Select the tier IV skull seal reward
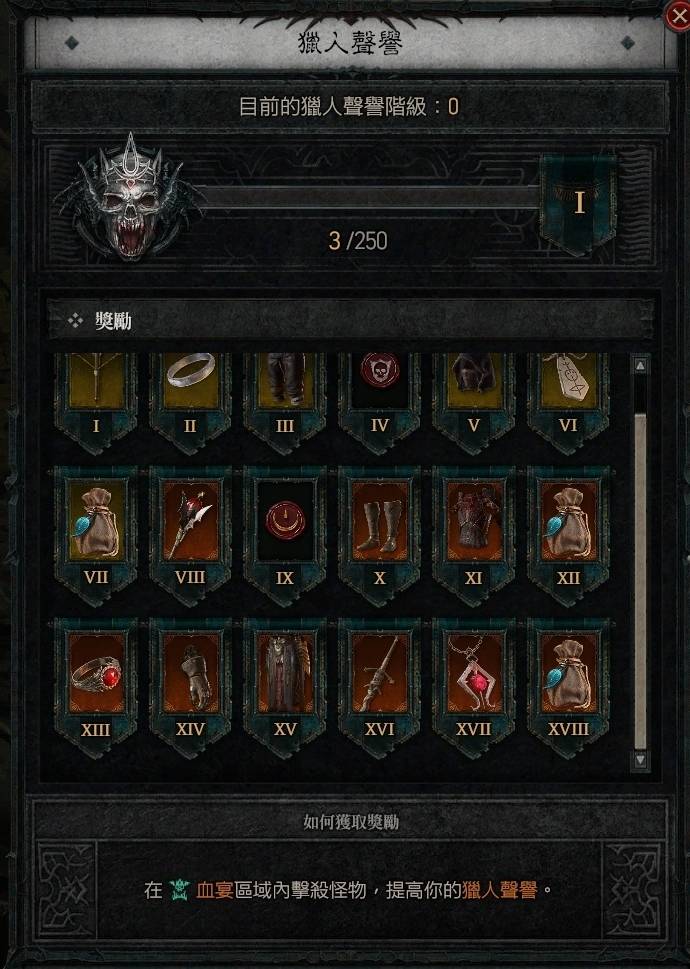 [x=380, y=385]
